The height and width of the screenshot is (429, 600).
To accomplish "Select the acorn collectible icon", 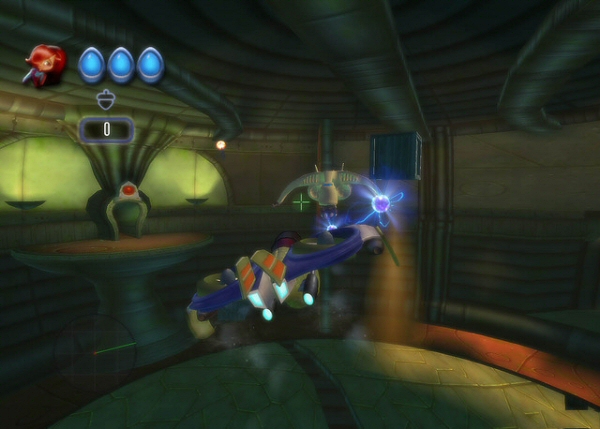I will click(x=106, y=99).
